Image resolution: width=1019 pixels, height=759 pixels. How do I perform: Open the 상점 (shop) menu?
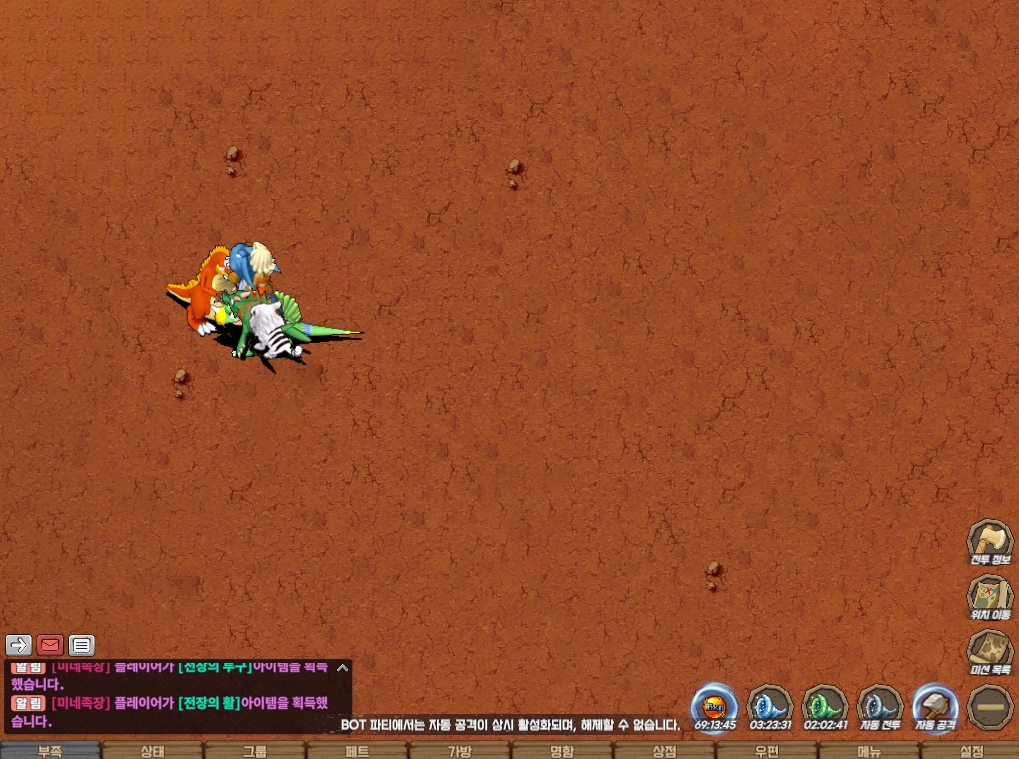(664, 751)
